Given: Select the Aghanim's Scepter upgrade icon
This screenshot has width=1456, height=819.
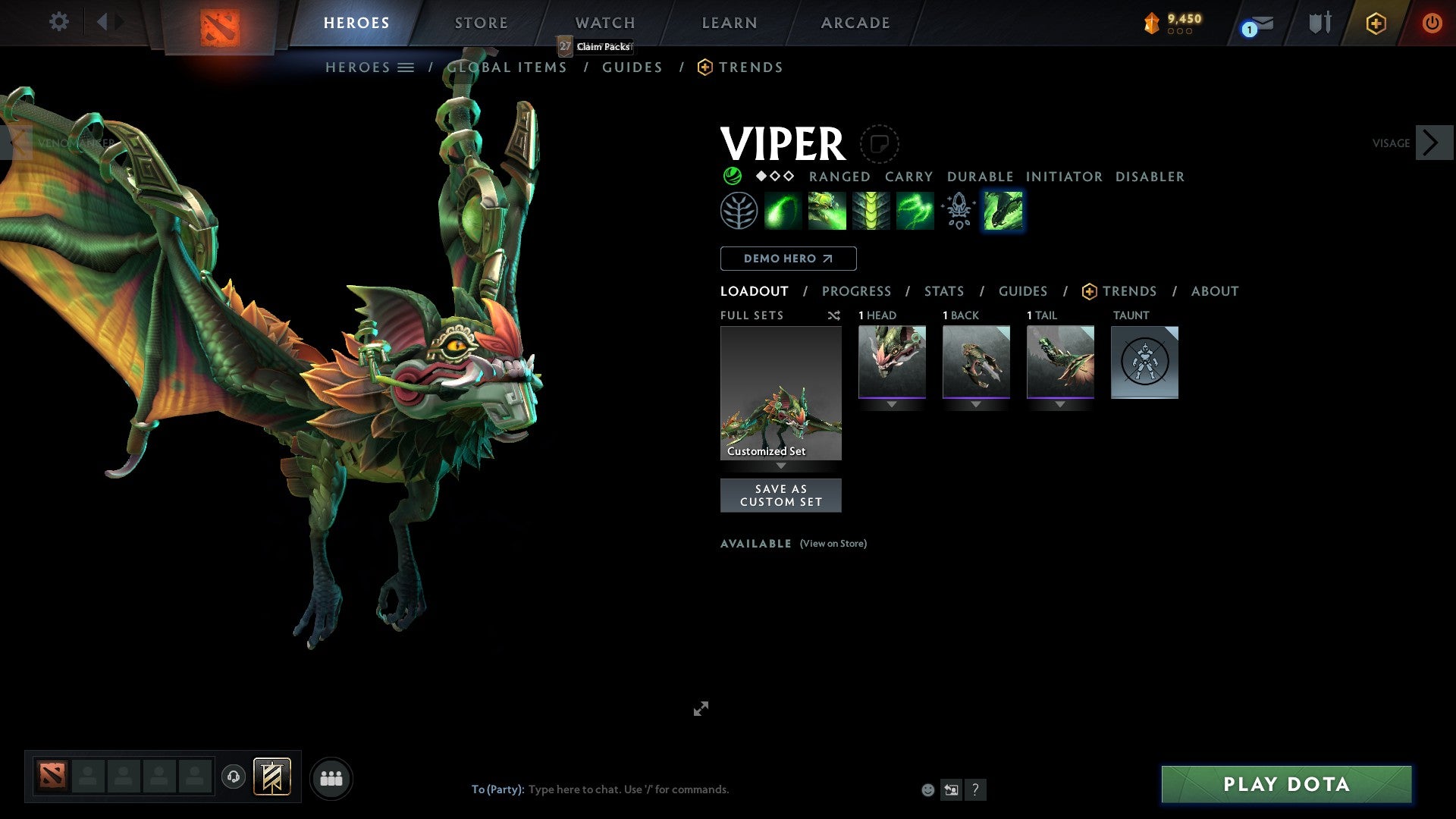Looking at the screenshot, I should [x=958, y=210].
